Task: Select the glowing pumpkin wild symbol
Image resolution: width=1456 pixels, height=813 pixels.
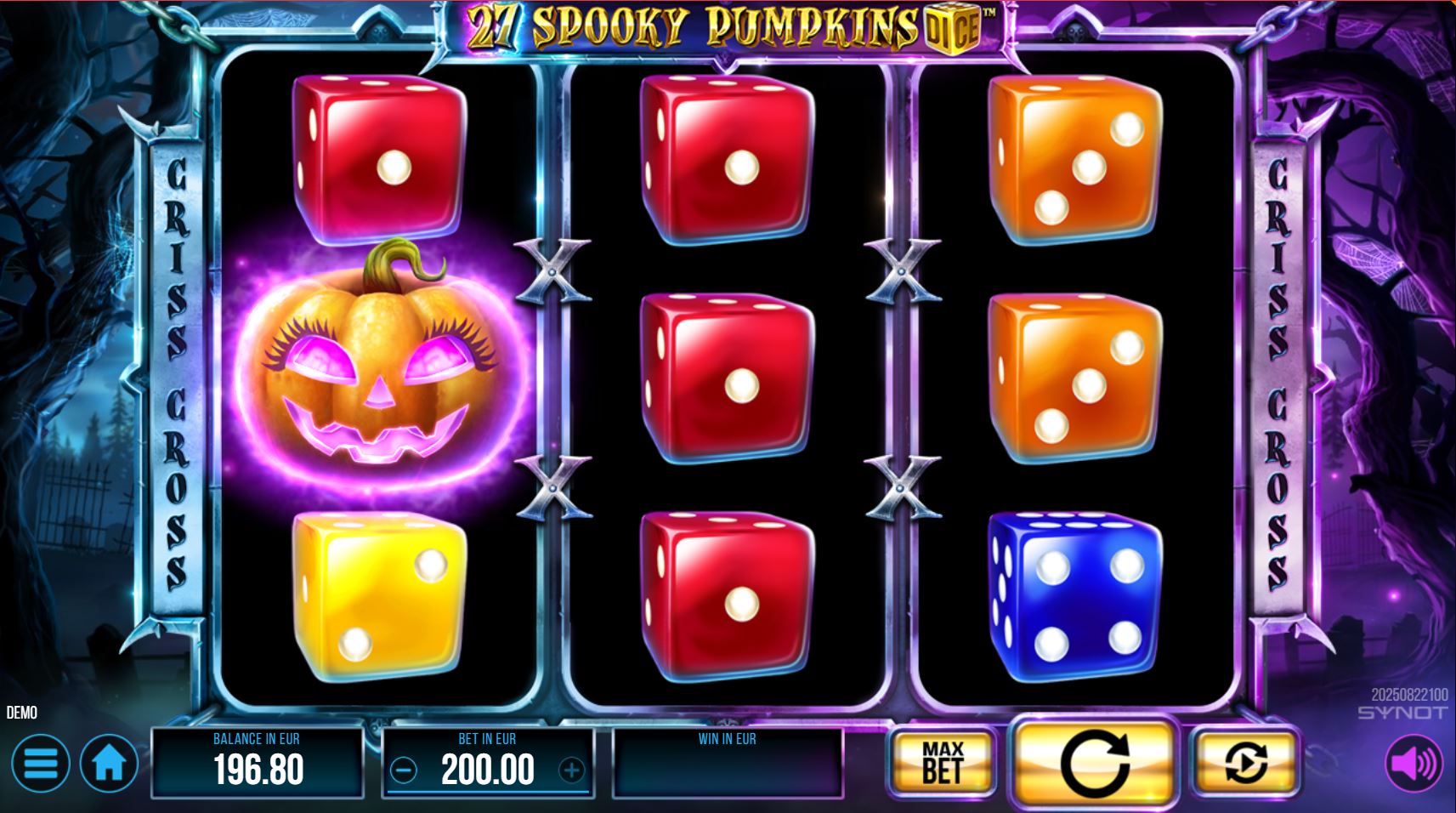Action: [372, 383]
